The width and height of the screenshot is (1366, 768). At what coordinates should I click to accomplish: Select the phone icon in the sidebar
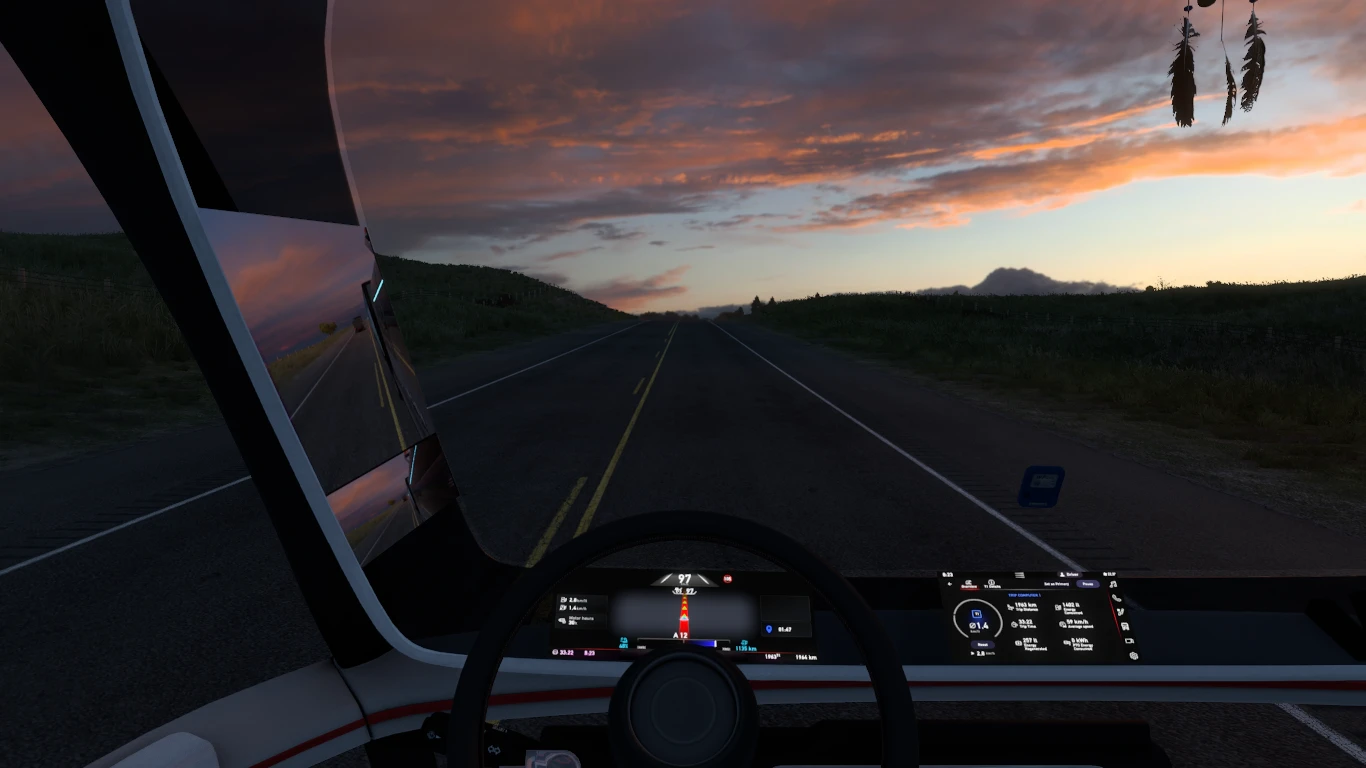pos(1116,598)
